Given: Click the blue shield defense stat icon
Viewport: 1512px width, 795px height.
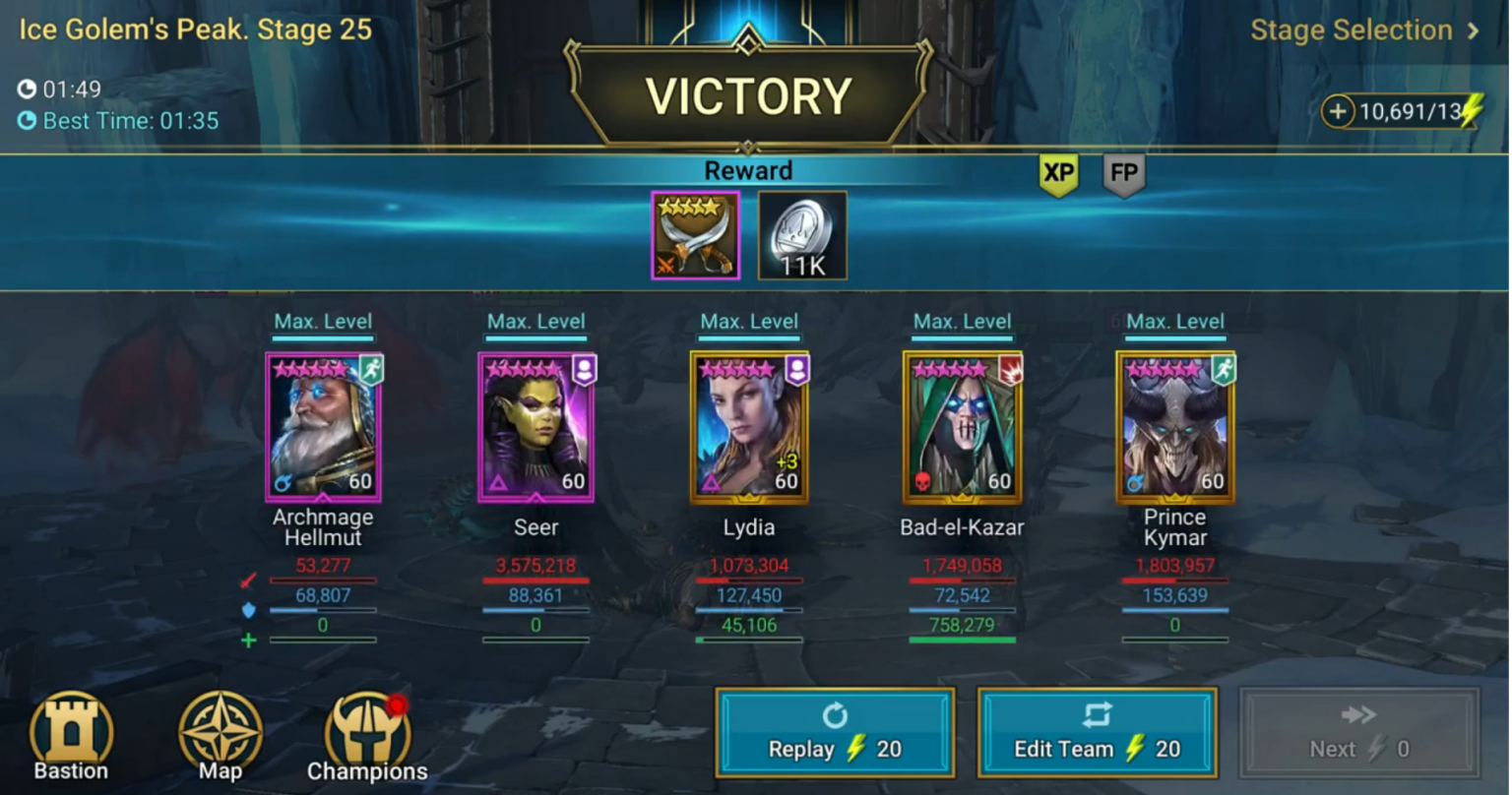Looking at the screenshot, I should (248, 611).
